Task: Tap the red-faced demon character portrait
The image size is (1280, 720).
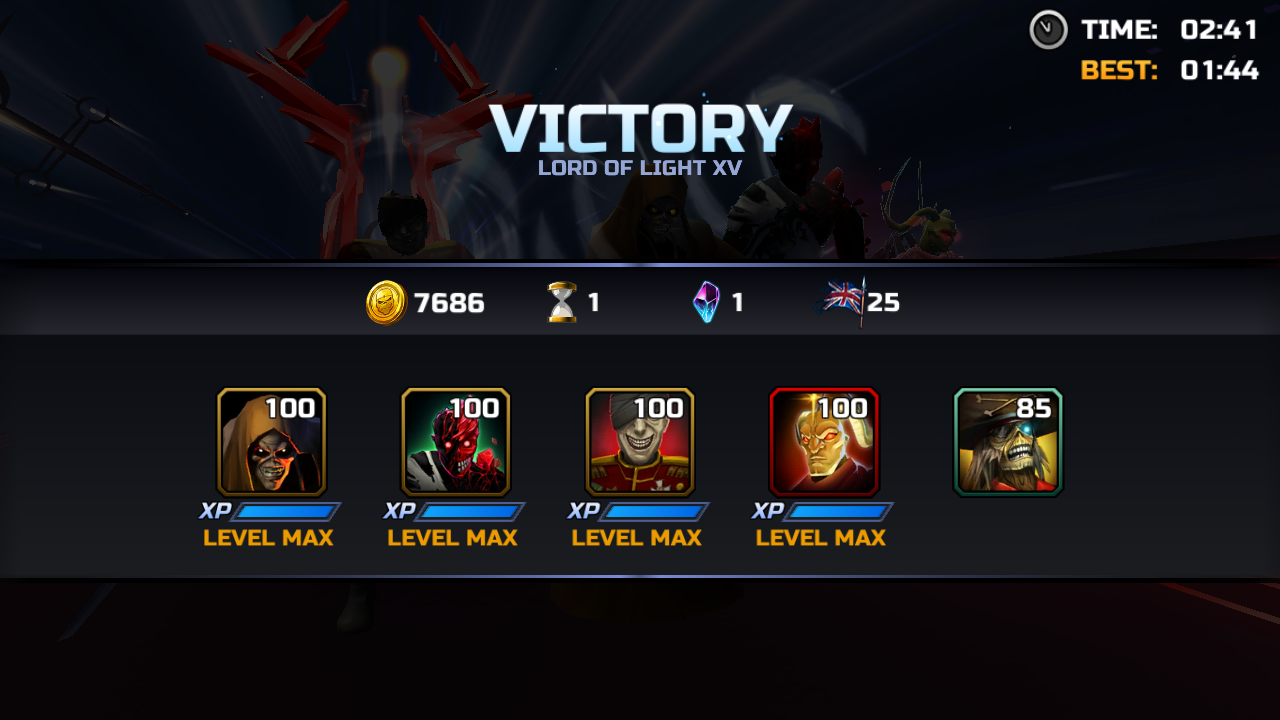Action: [x=455, y=442]
